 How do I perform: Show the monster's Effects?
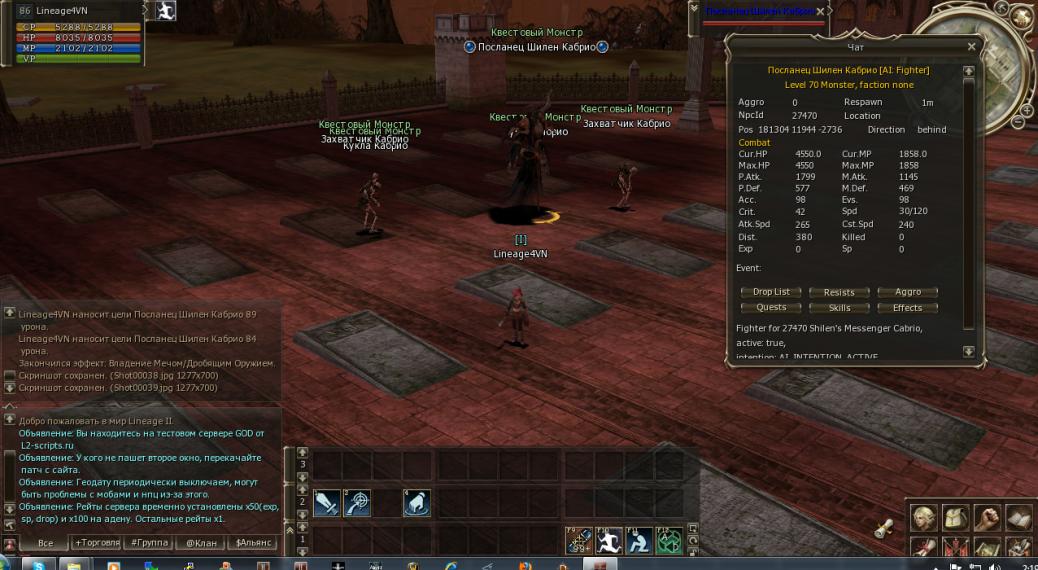(x=907, y=307)
